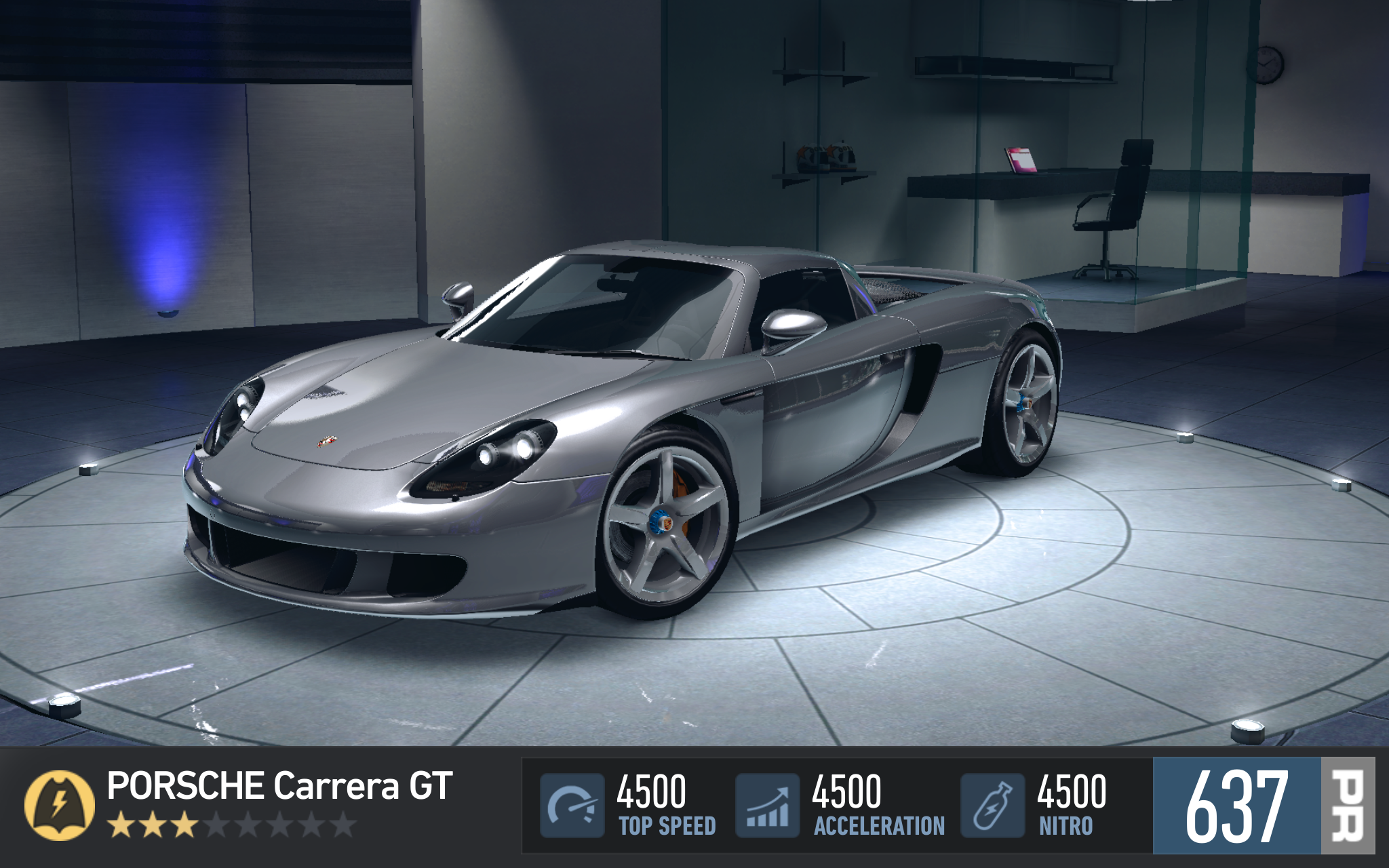Choose the Nitro bottle icon
Viewport: 1389px width, 868px height.
(x=992, y=806)
